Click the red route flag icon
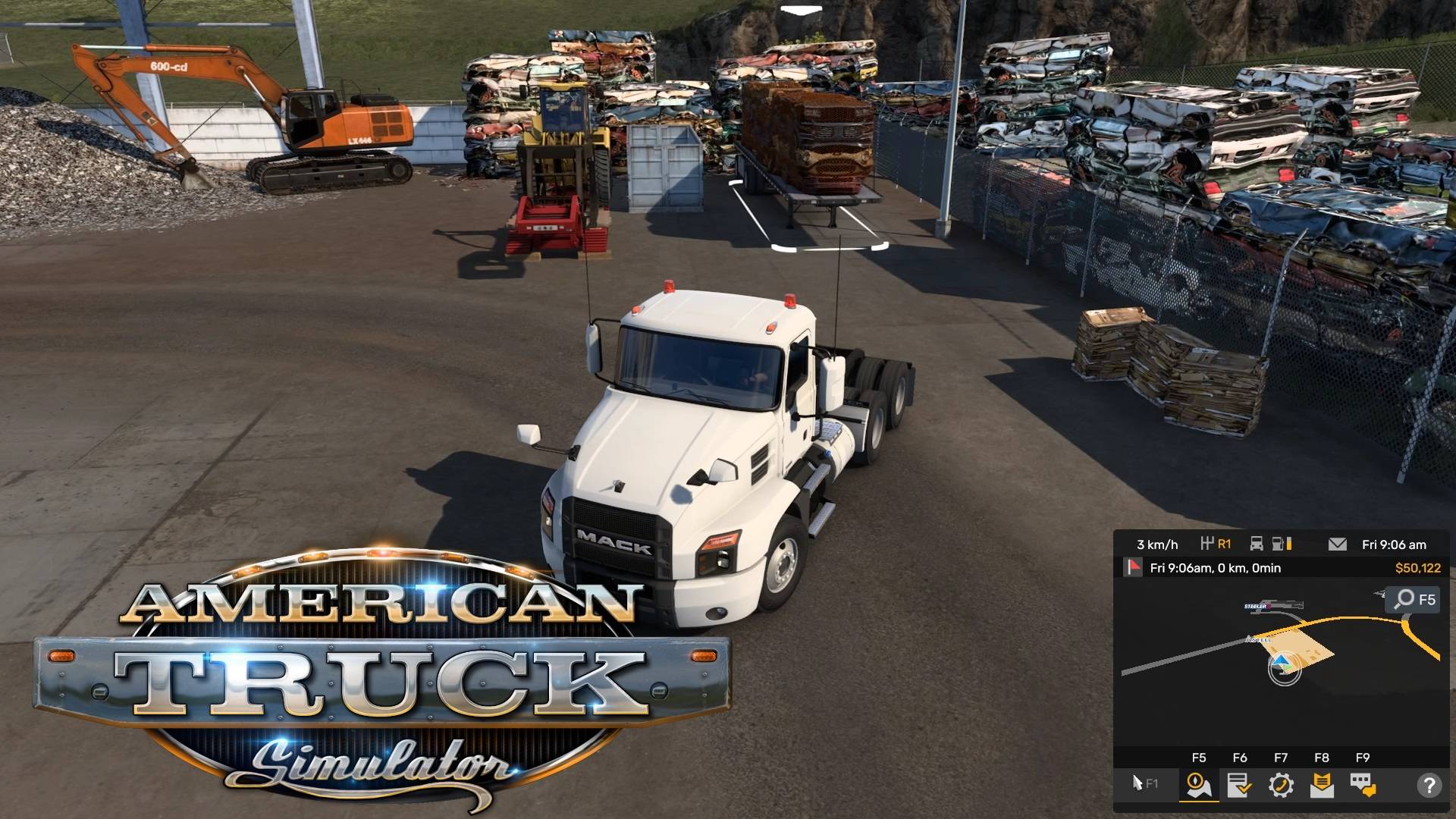The width and height of the screenshot is (1456, 819). (x=1135, y=566)
